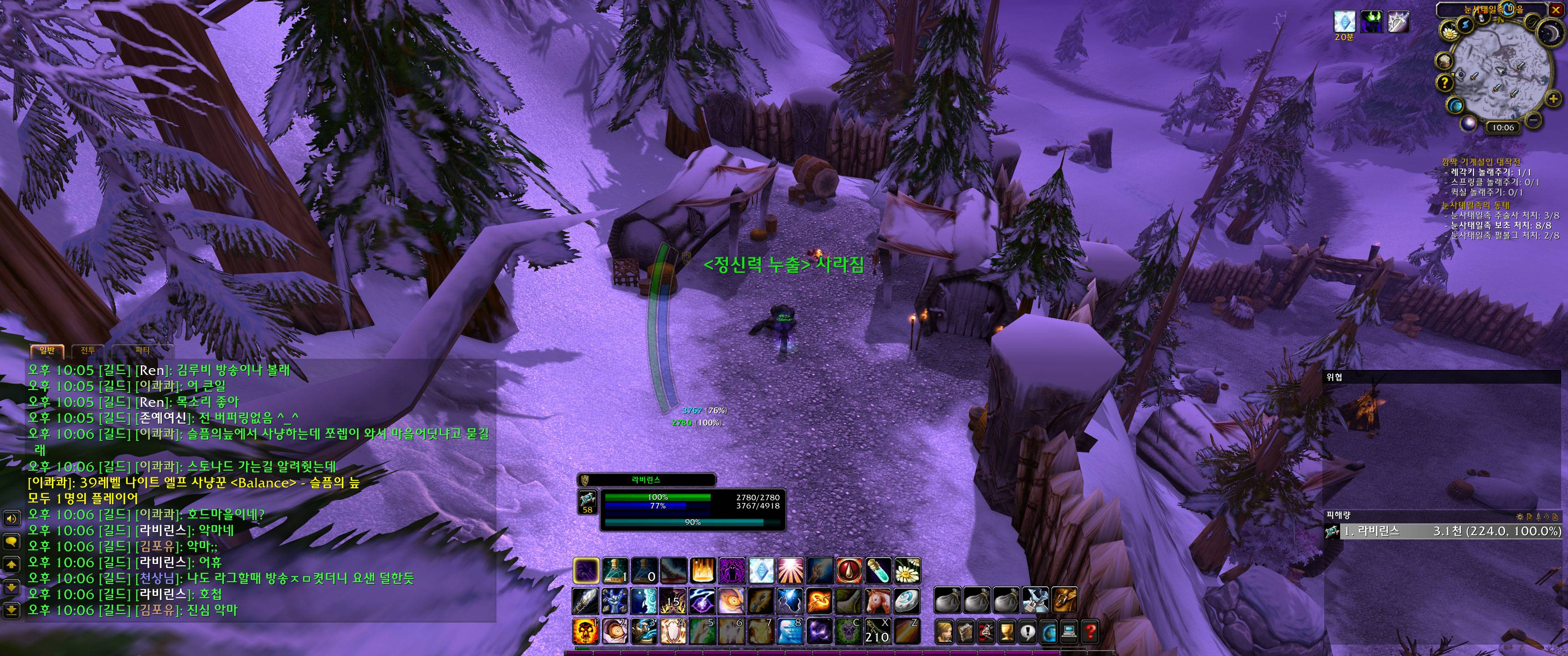Viewport: 1568px width, 656px height.
Task: Activate the white daisy flower action slot
Action: click(908, 570)
